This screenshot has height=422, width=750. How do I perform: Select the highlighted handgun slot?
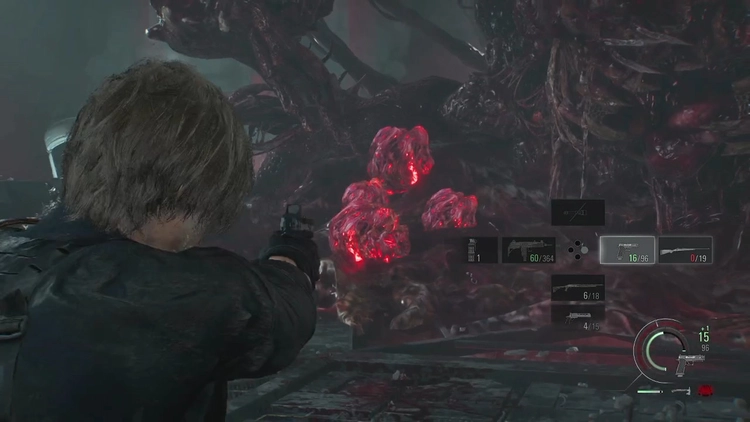pos(627,250)
